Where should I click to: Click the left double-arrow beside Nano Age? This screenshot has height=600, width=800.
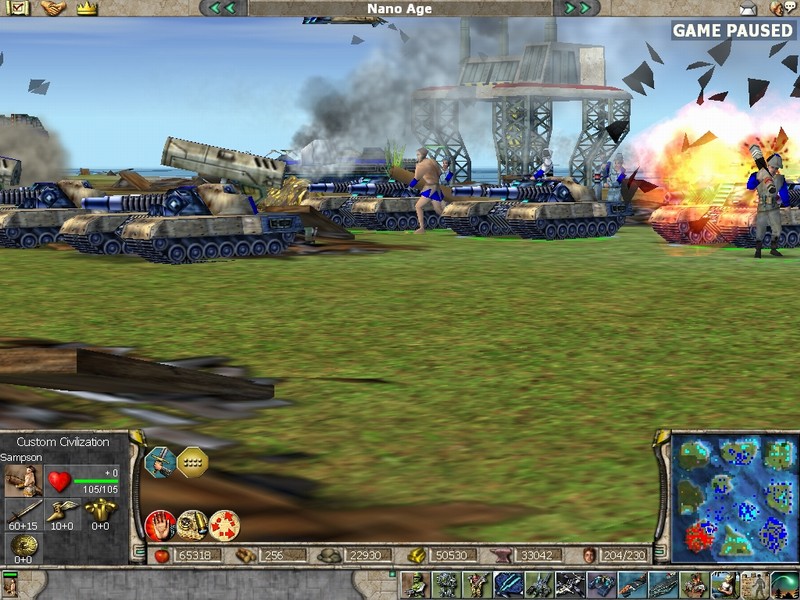tap(223, 8)
